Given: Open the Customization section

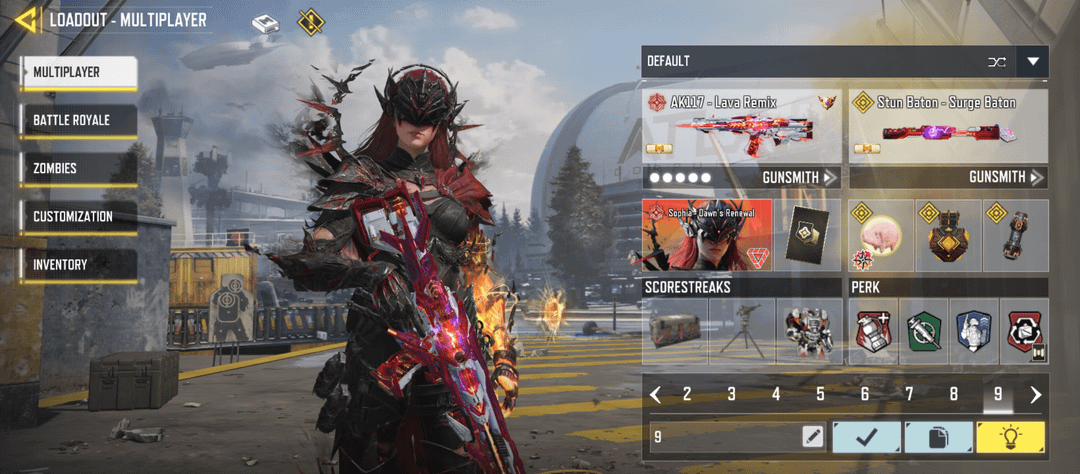Looking at the screenshot, I should (78, 216).
